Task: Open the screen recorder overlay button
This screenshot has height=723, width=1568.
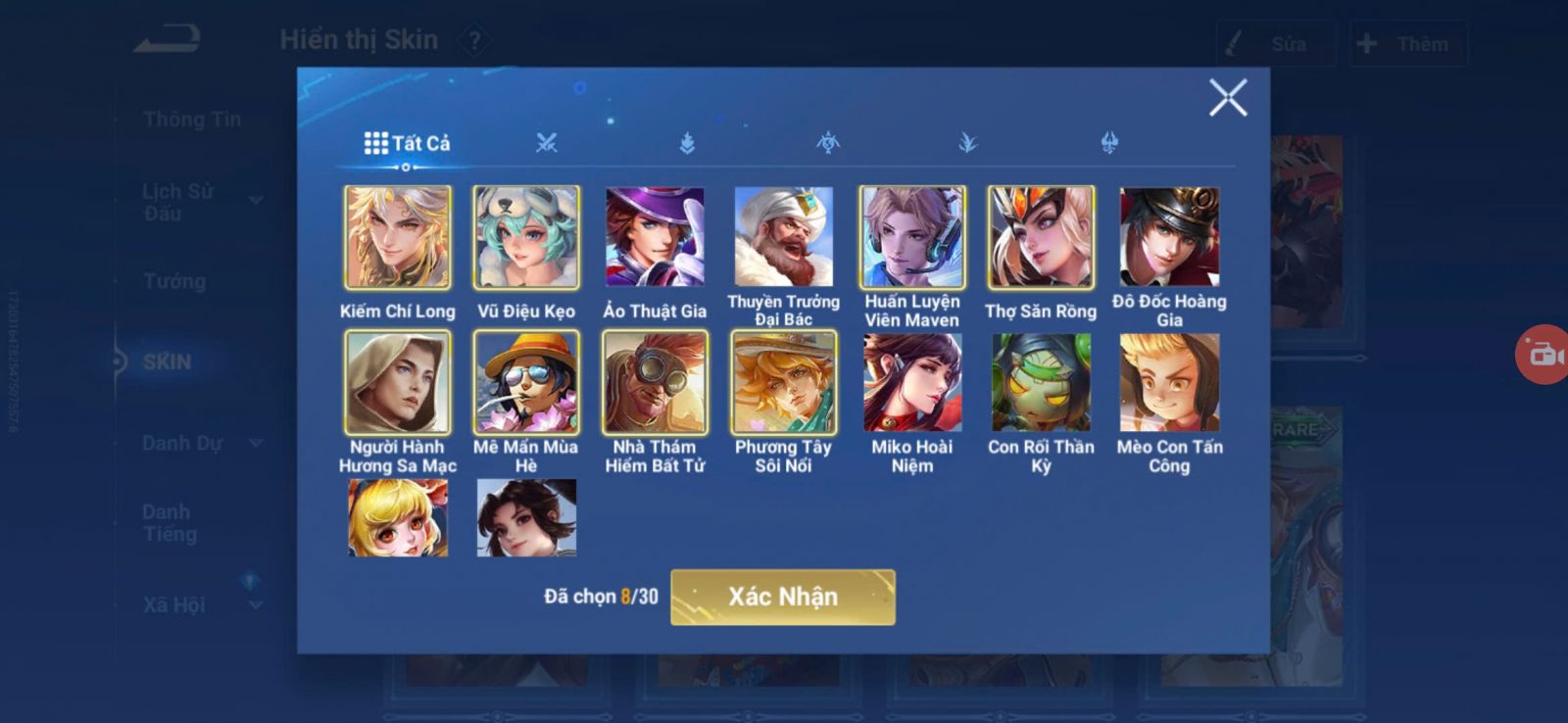Action: 1544,354
